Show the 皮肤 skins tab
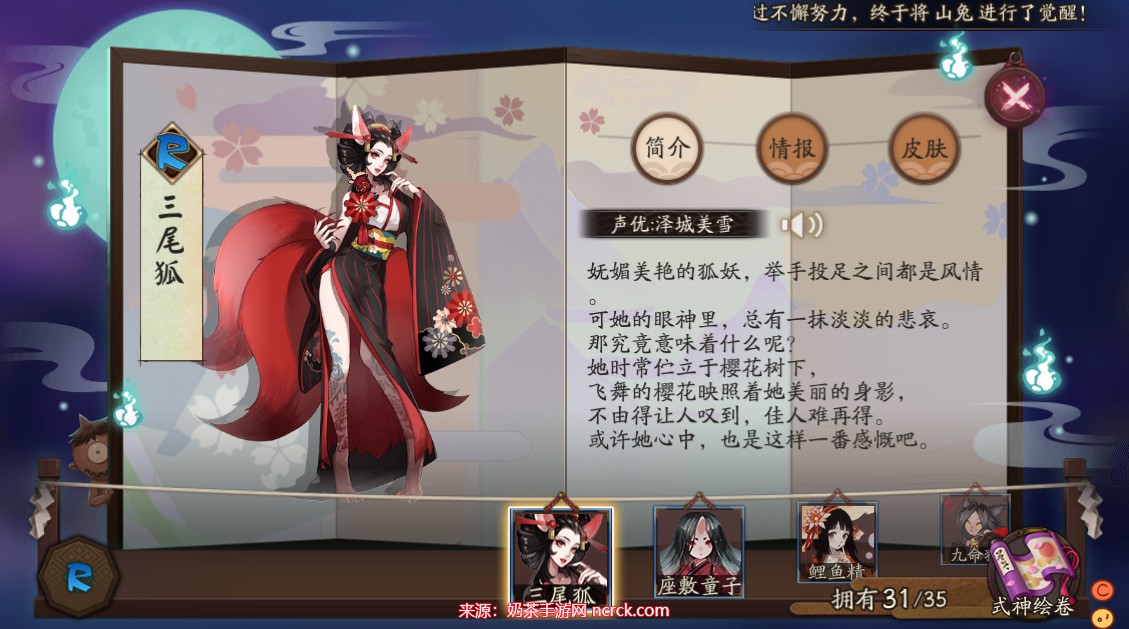1129x629 pixels. (923, 149)
